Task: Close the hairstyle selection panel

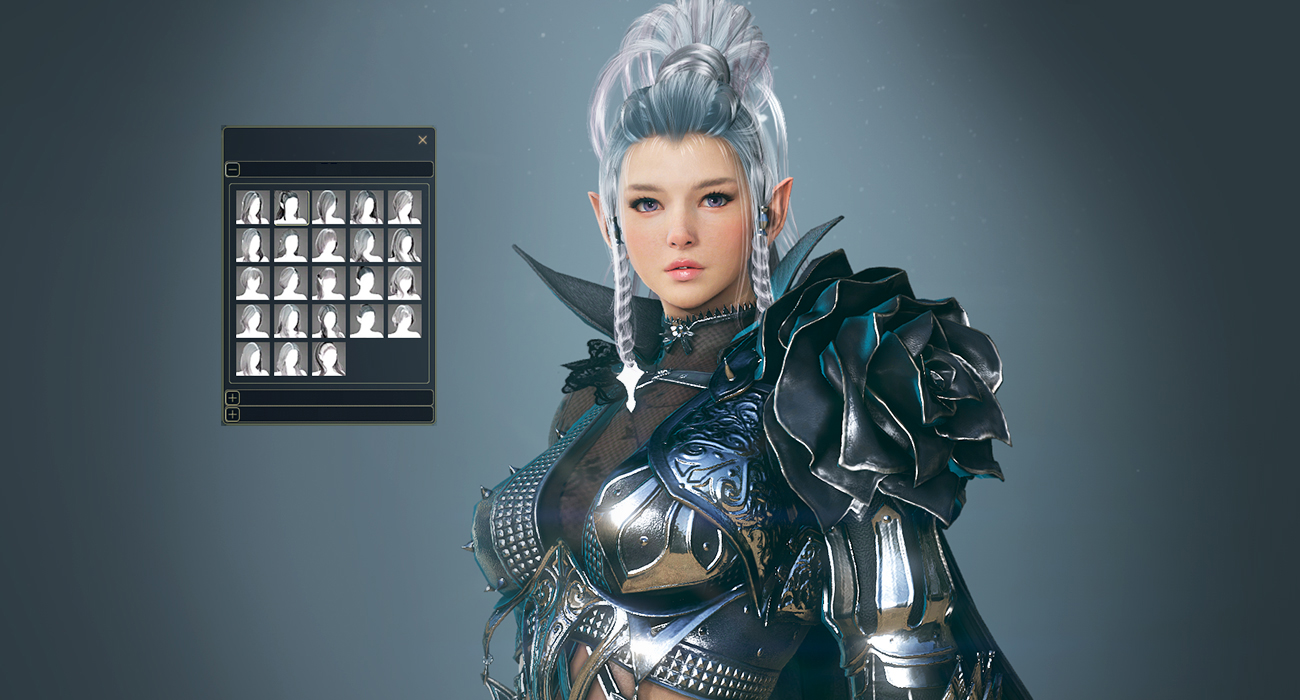Action: click(x=422, y=140)
